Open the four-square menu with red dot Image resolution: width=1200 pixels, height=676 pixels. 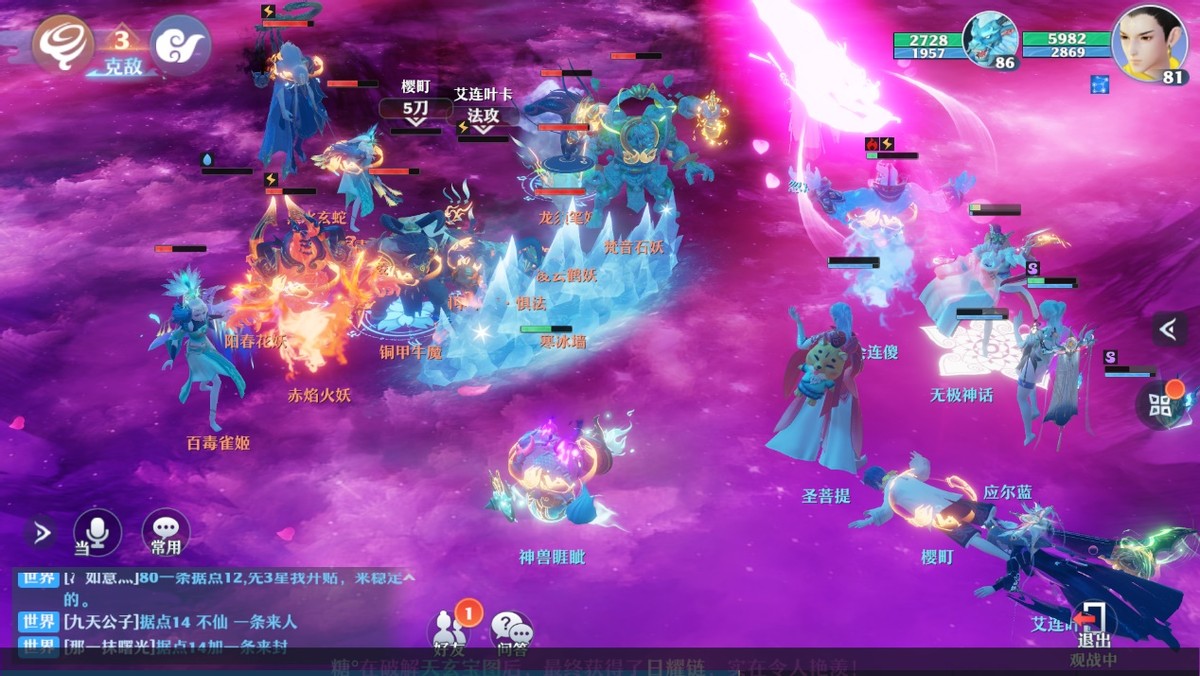click(x=1161, y=404)
